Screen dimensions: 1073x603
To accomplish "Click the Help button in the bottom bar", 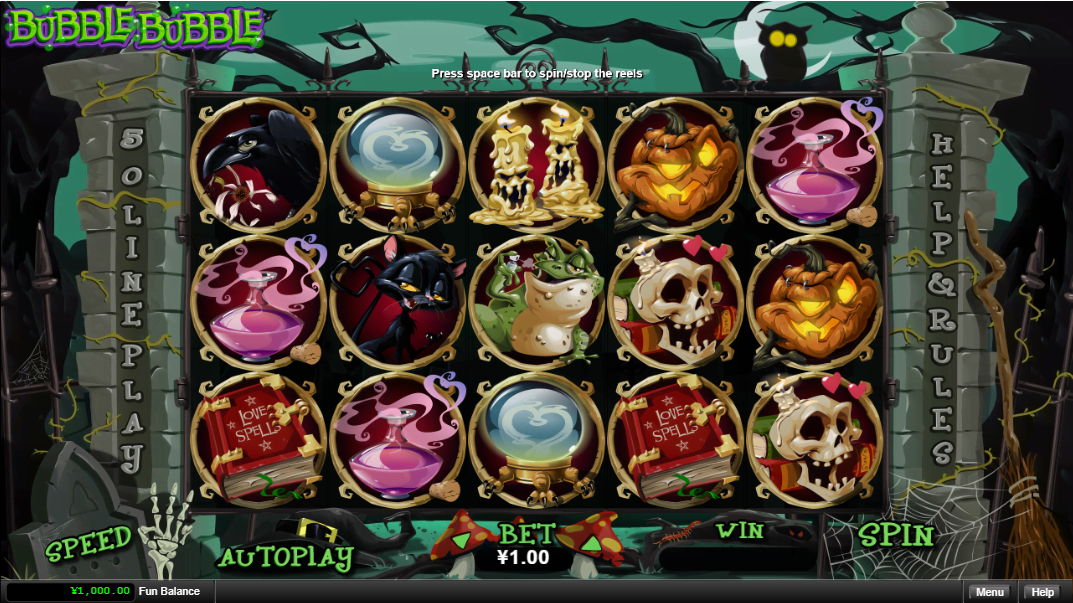I will 1043,592.
